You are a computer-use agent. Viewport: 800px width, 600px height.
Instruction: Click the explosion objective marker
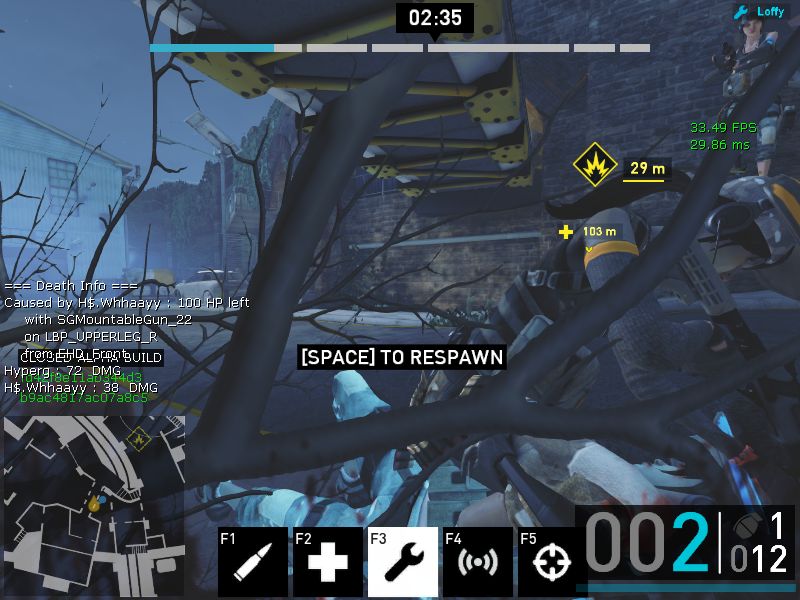593,166
